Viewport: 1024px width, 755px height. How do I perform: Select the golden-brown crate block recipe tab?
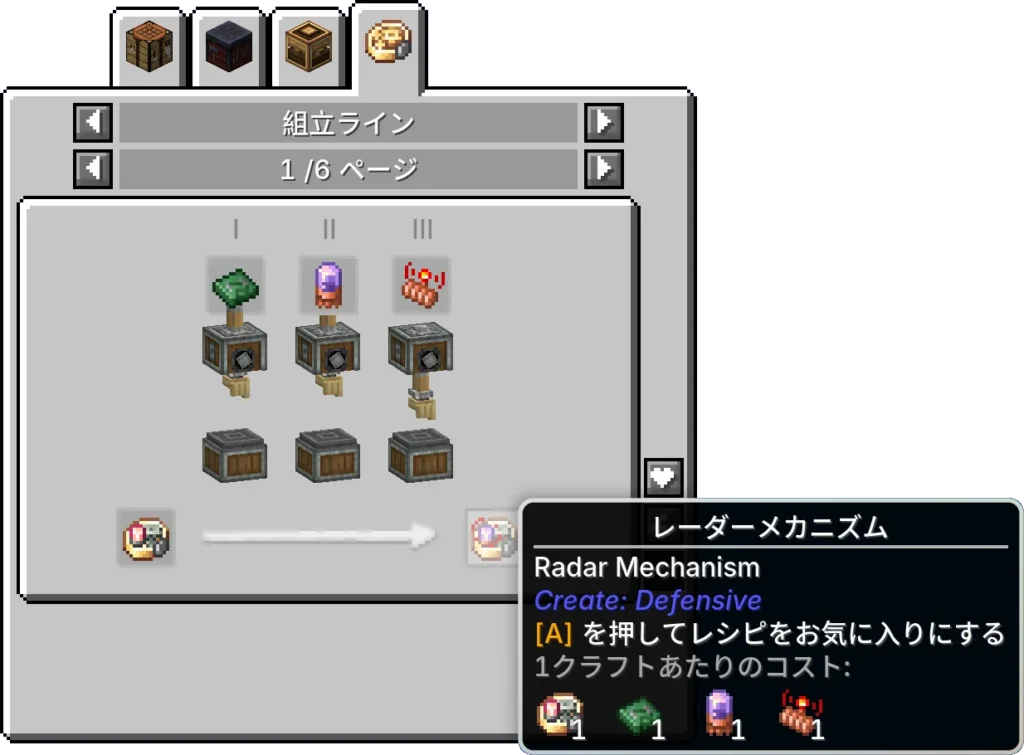pyautogui.click(x=308, y=47)
